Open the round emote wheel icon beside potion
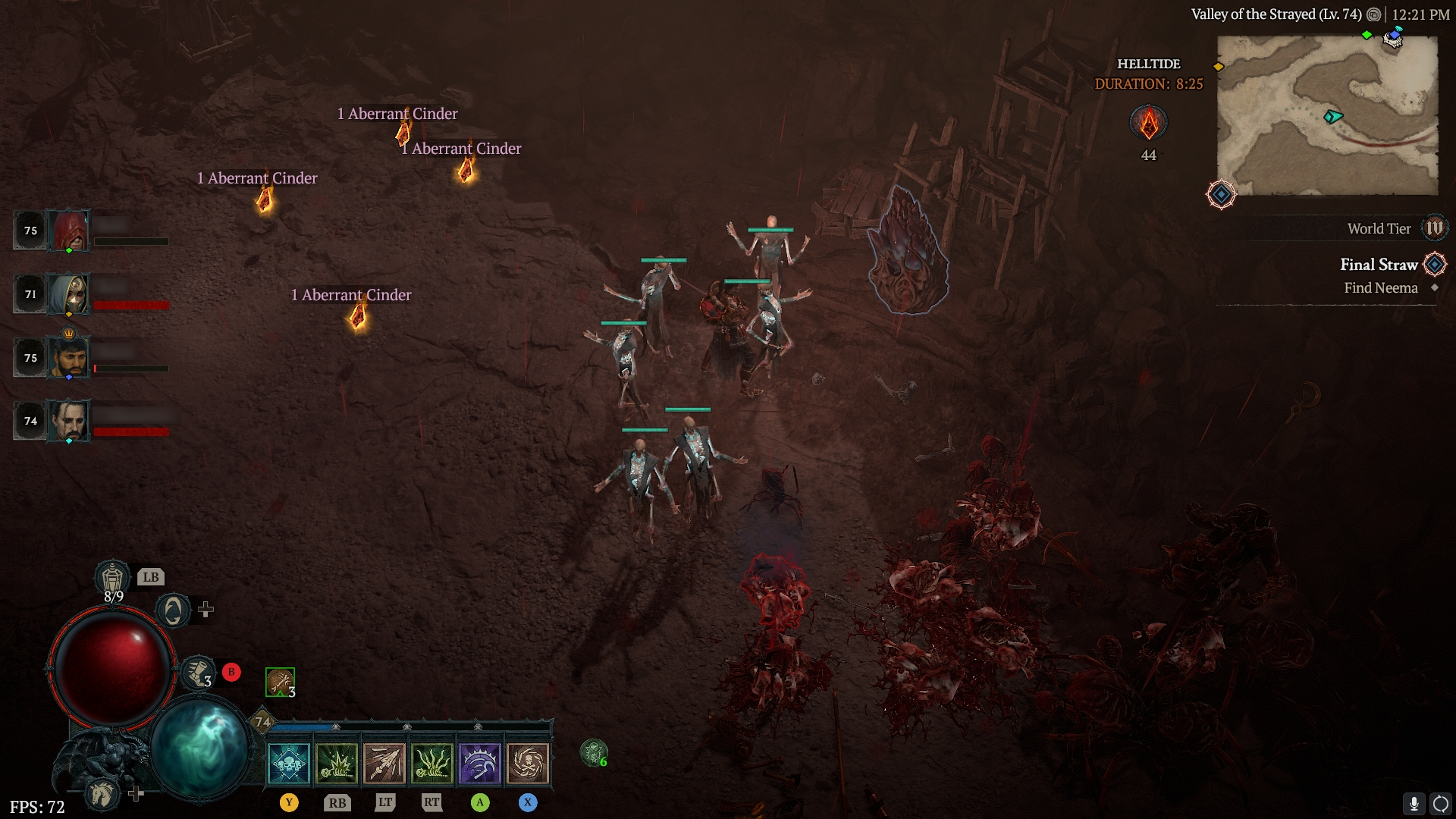 click(x=173, y=610)
